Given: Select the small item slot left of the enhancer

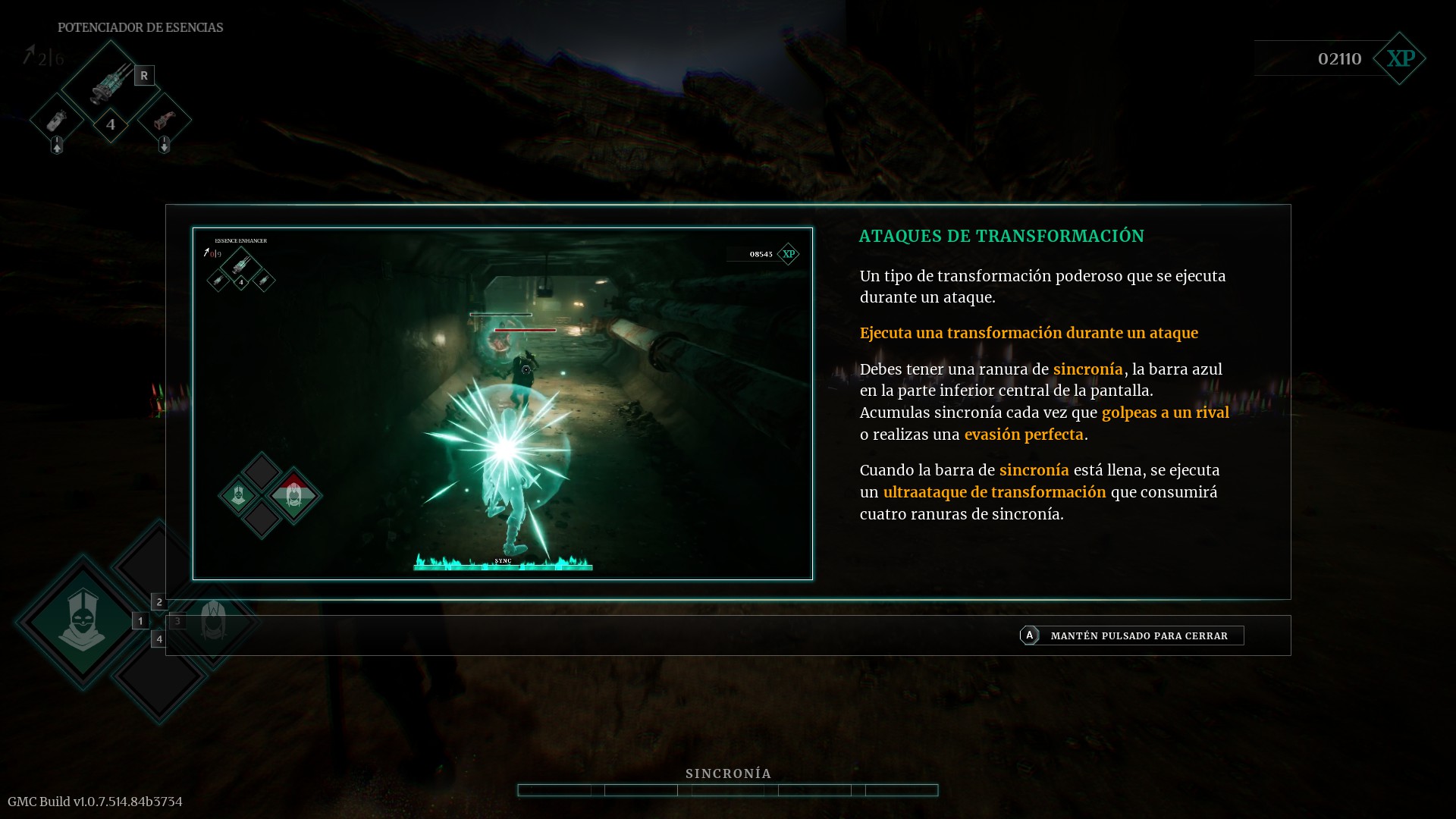Looking at the screenshot, I should (x=57, y=120).
